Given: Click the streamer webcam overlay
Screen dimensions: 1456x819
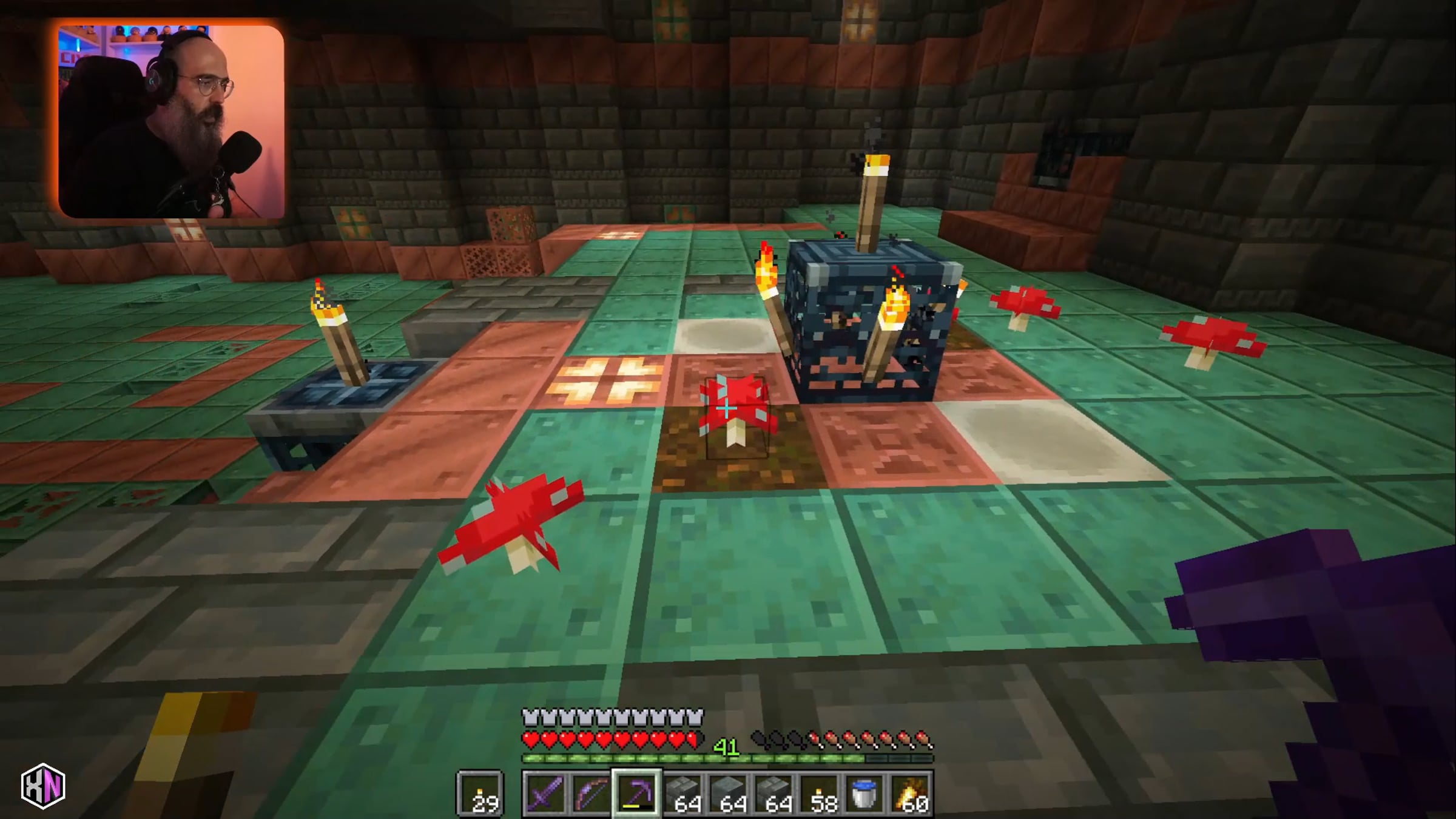Looking at the screenshot, I should coord(171,121).
